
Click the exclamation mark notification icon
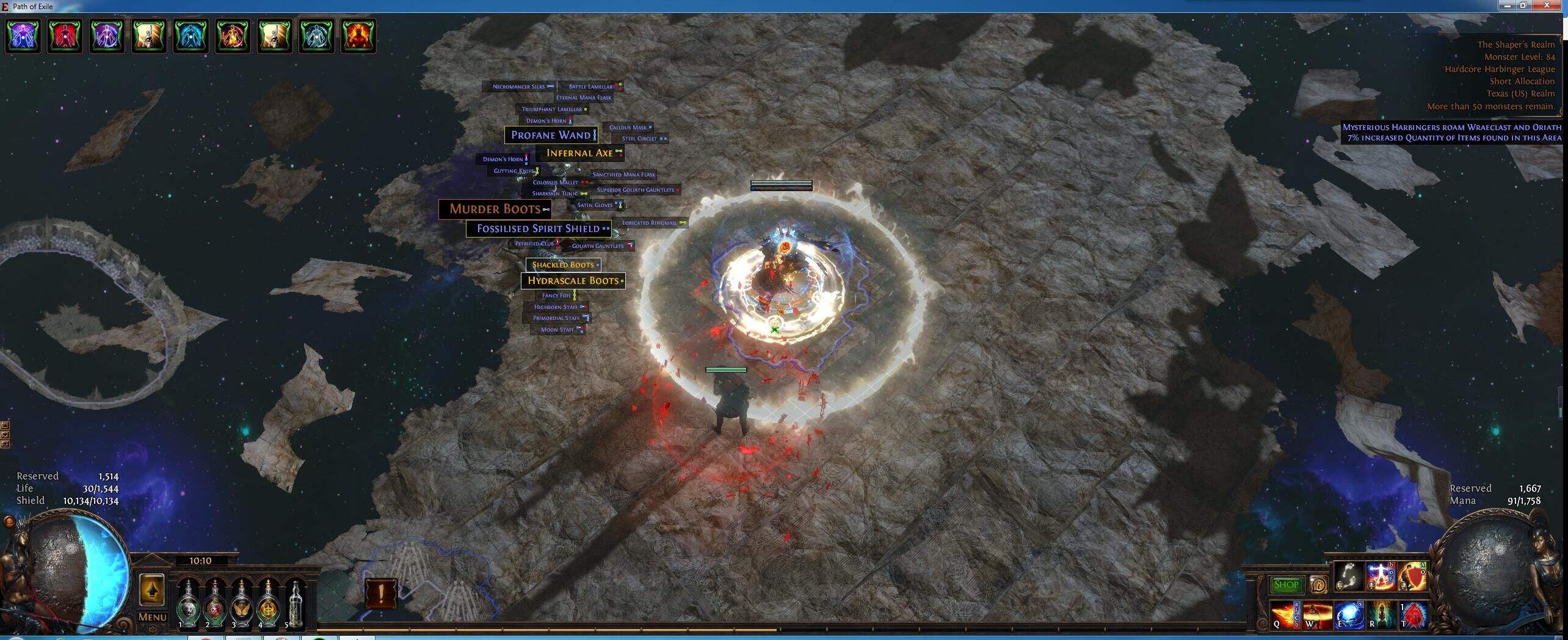click(381, 594)
